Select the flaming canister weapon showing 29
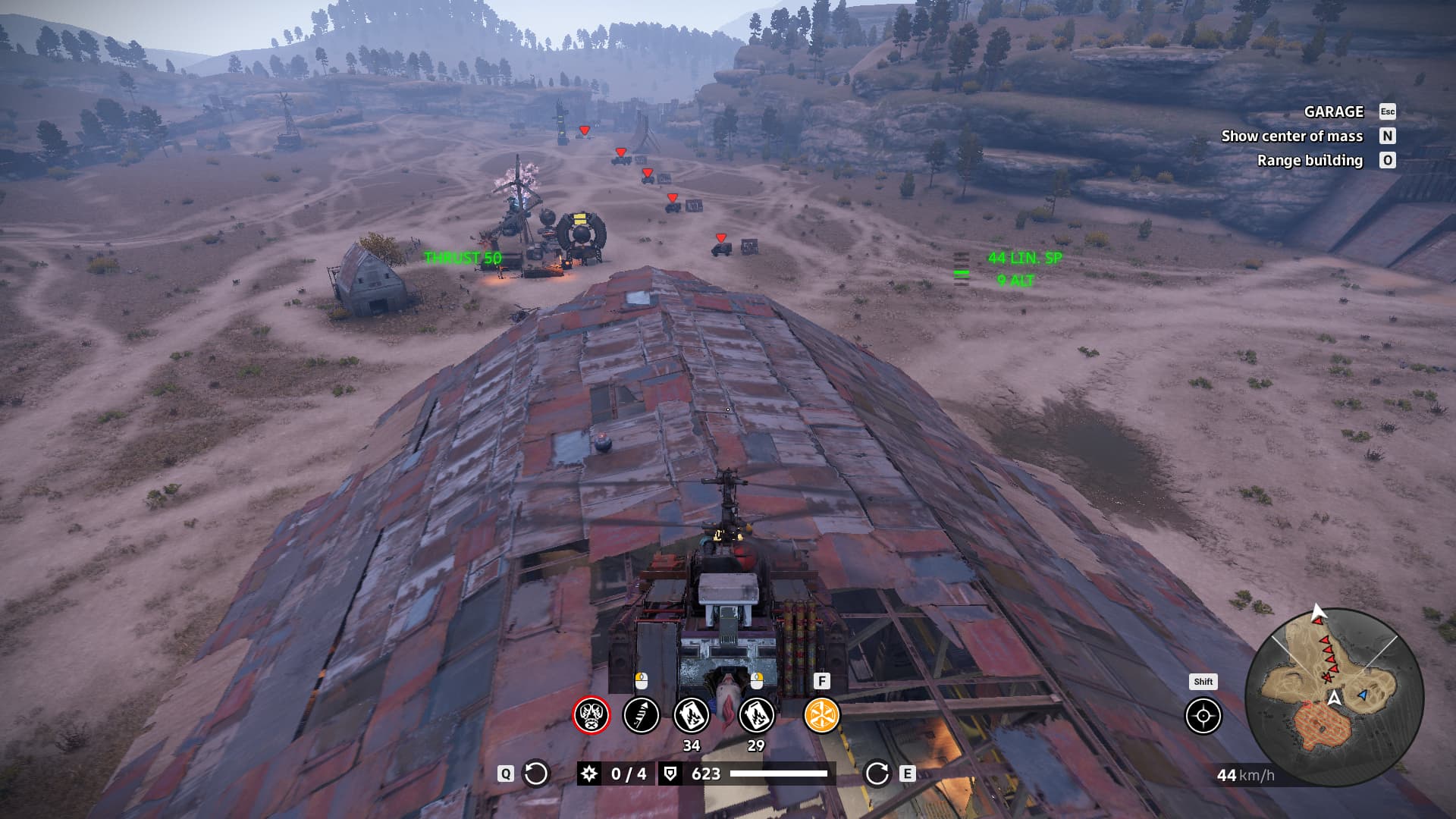Image resolution: width=1456 pixels, height=819 pixels. point(756,715)
